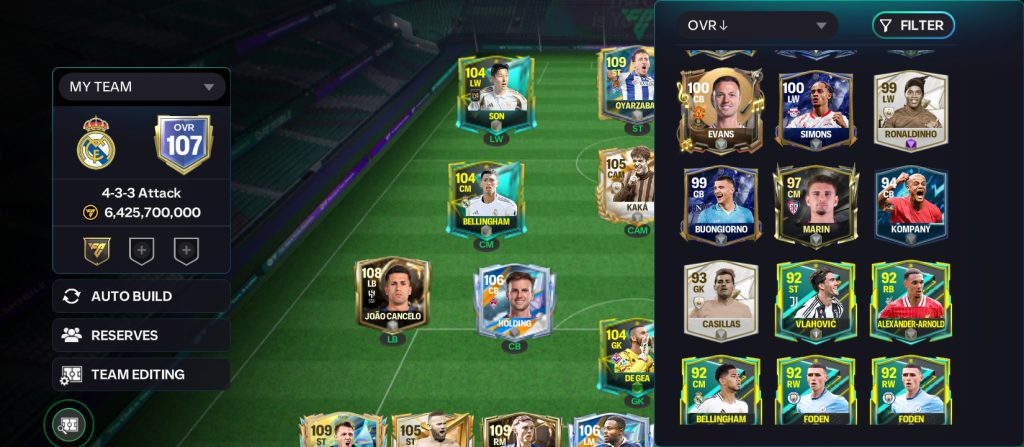Screen dimensions: 1024x447
Task: Open the Reserves list
Action: pyautogui.click(x=141, y=335)
